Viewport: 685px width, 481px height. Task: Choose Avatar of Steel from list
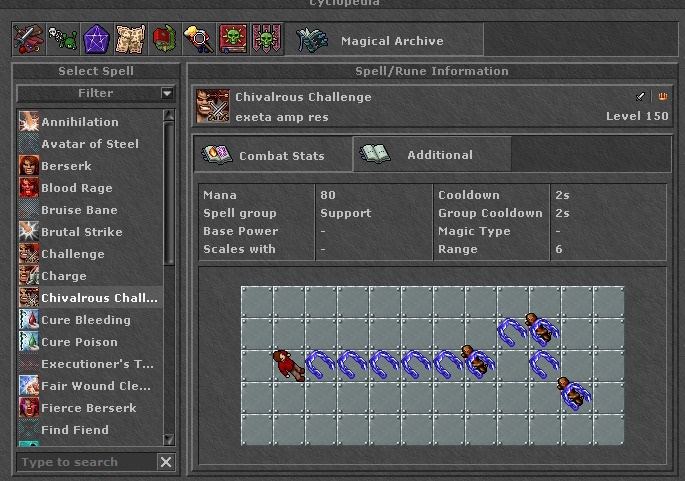click(x=90, y=144)
